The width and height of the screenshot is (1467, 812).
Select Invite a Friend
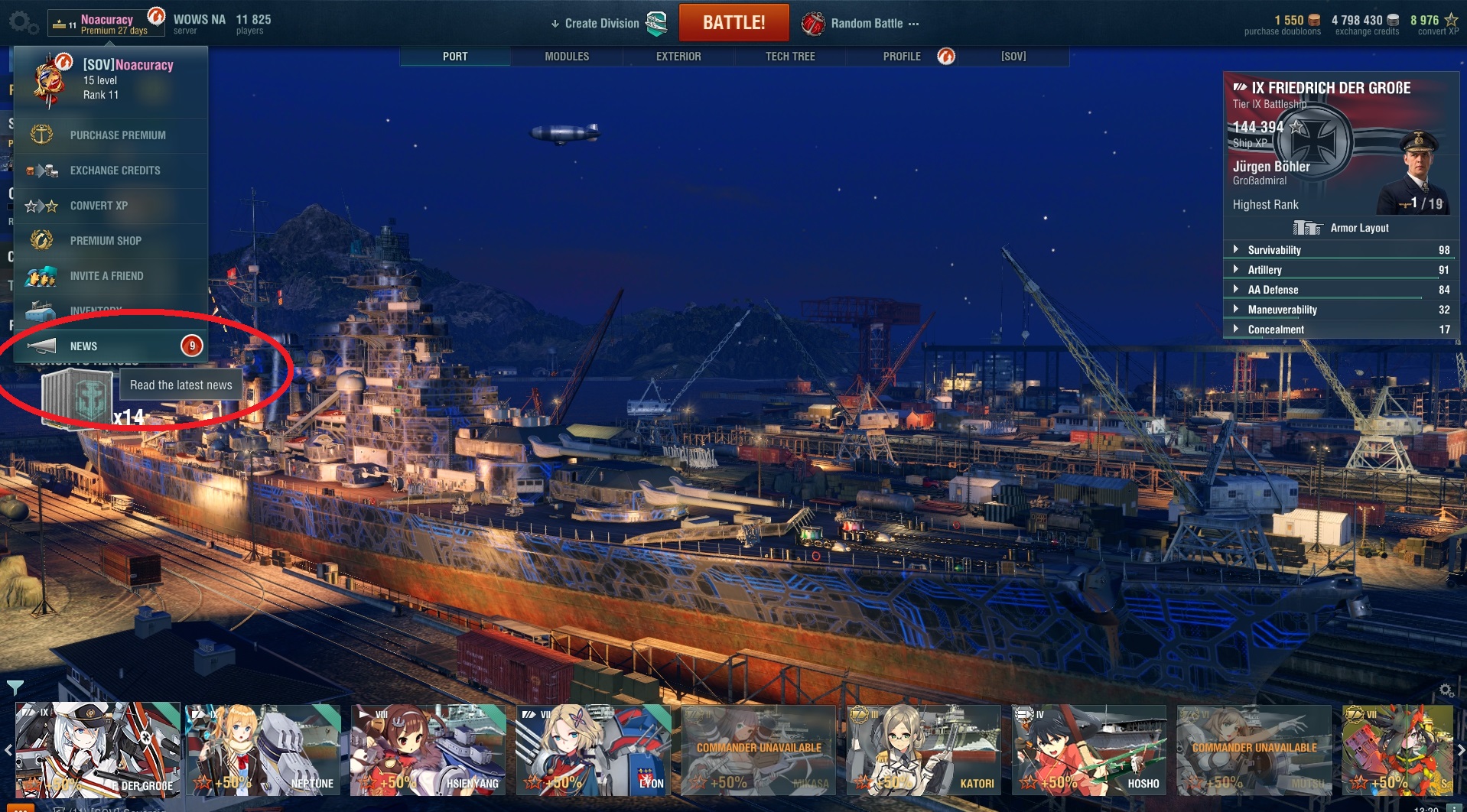(x=106, y=276)
